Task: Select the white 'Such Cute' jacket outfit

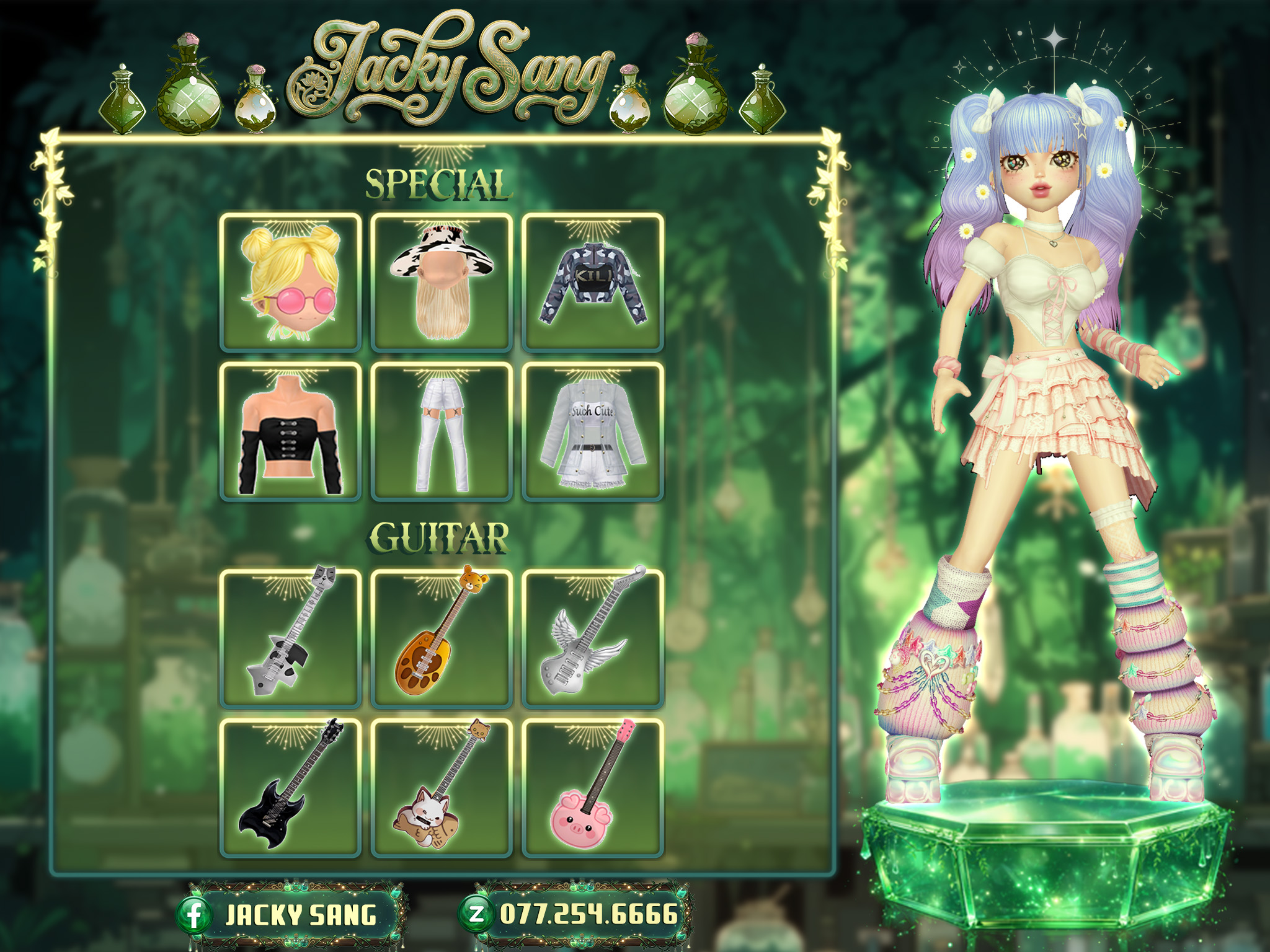Action: coord(593,432)
